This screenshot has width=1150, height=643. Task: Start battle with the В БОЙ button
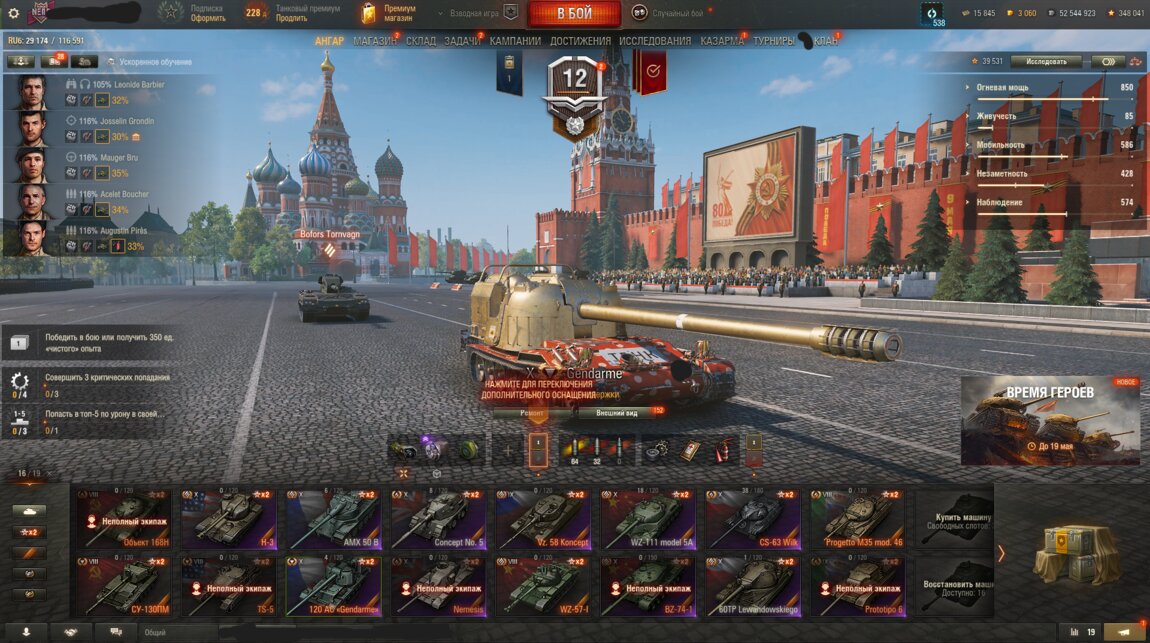coord(574,13)
